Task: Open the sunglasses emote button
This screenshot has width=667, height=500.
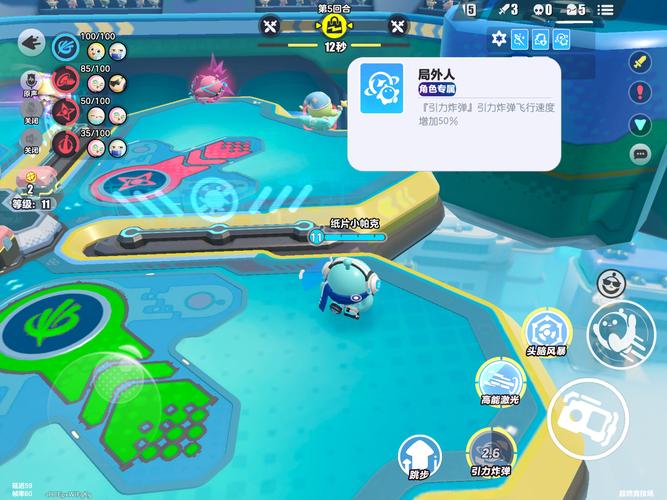Action: [609, 284]
